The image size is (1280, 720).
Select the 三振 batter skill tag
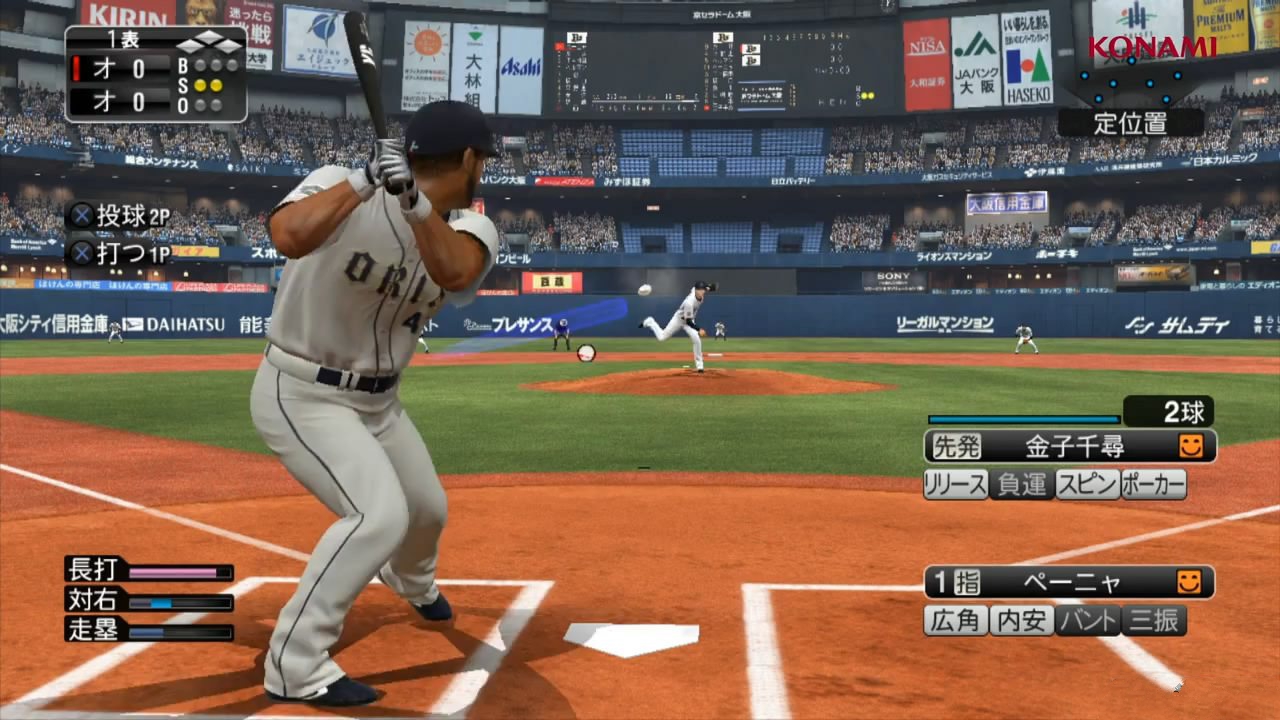1153,621
